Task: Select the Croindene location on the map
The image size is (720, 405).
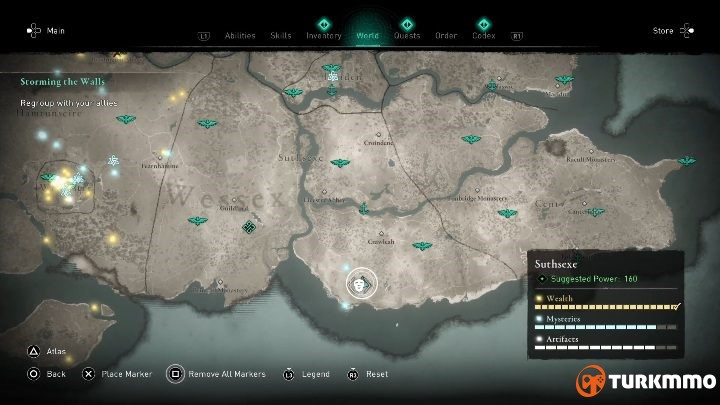Action: [378, 143]
